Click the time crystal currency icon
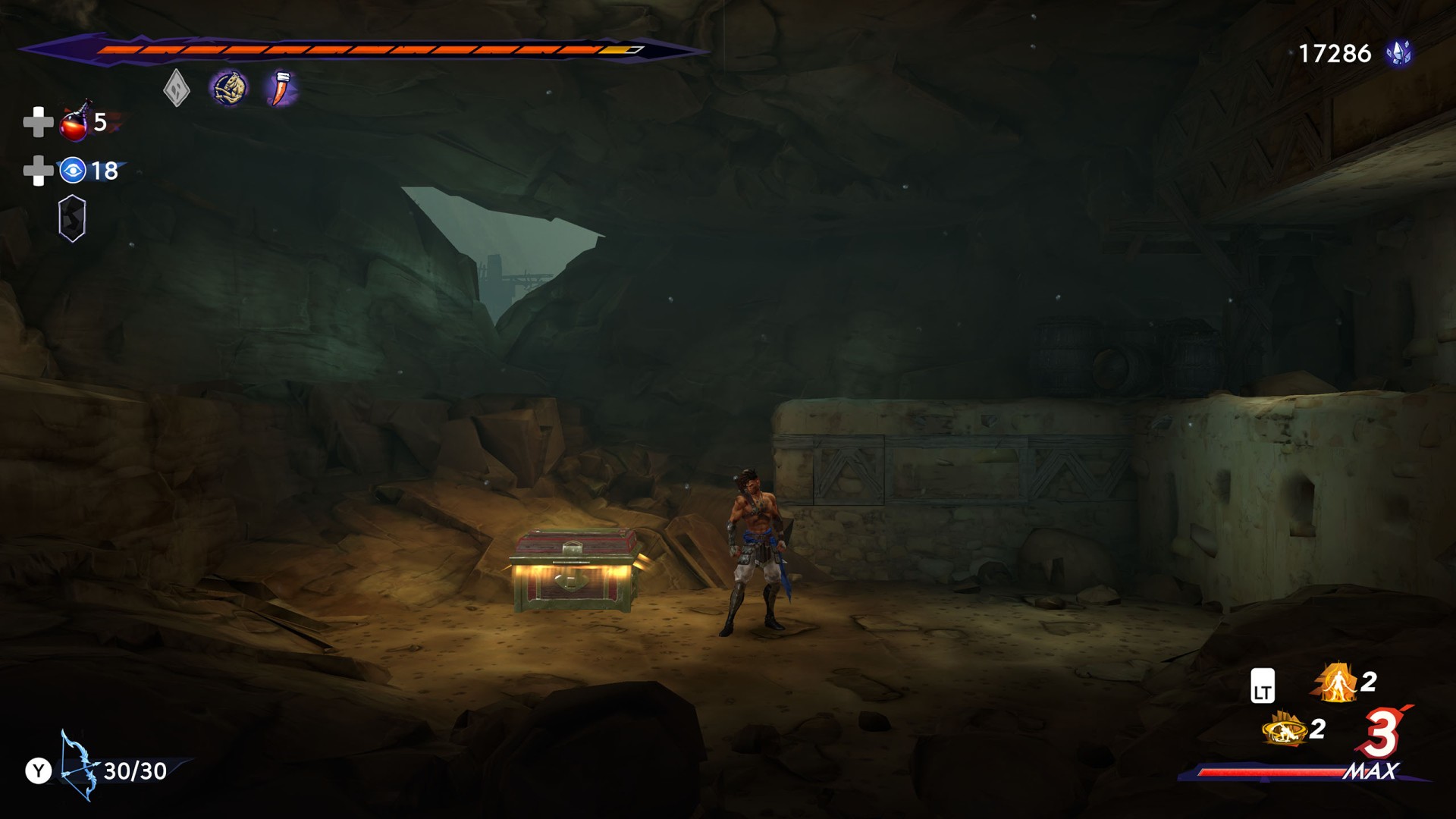The height and width of the screenshot is (819, 1456). [1398, 53]
